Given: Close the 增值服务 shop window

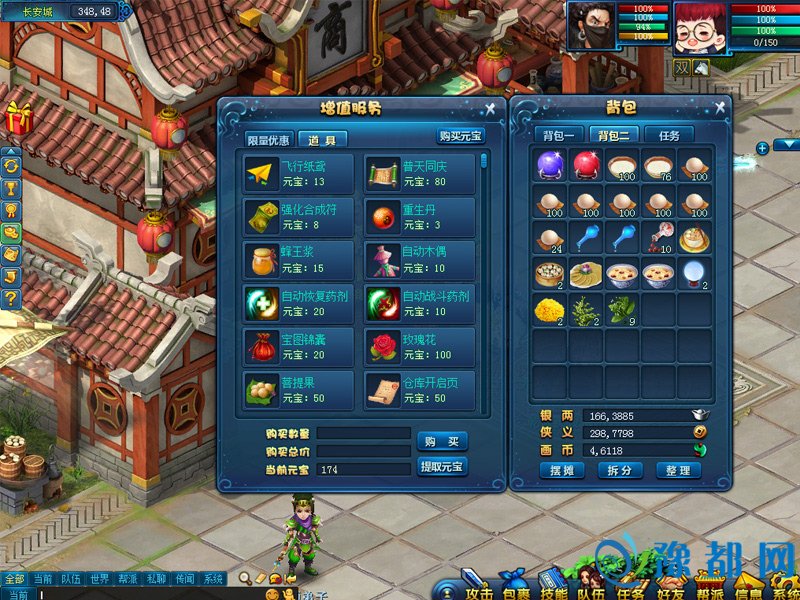Looking at the screenshot, I should click(x=490, y=108).
